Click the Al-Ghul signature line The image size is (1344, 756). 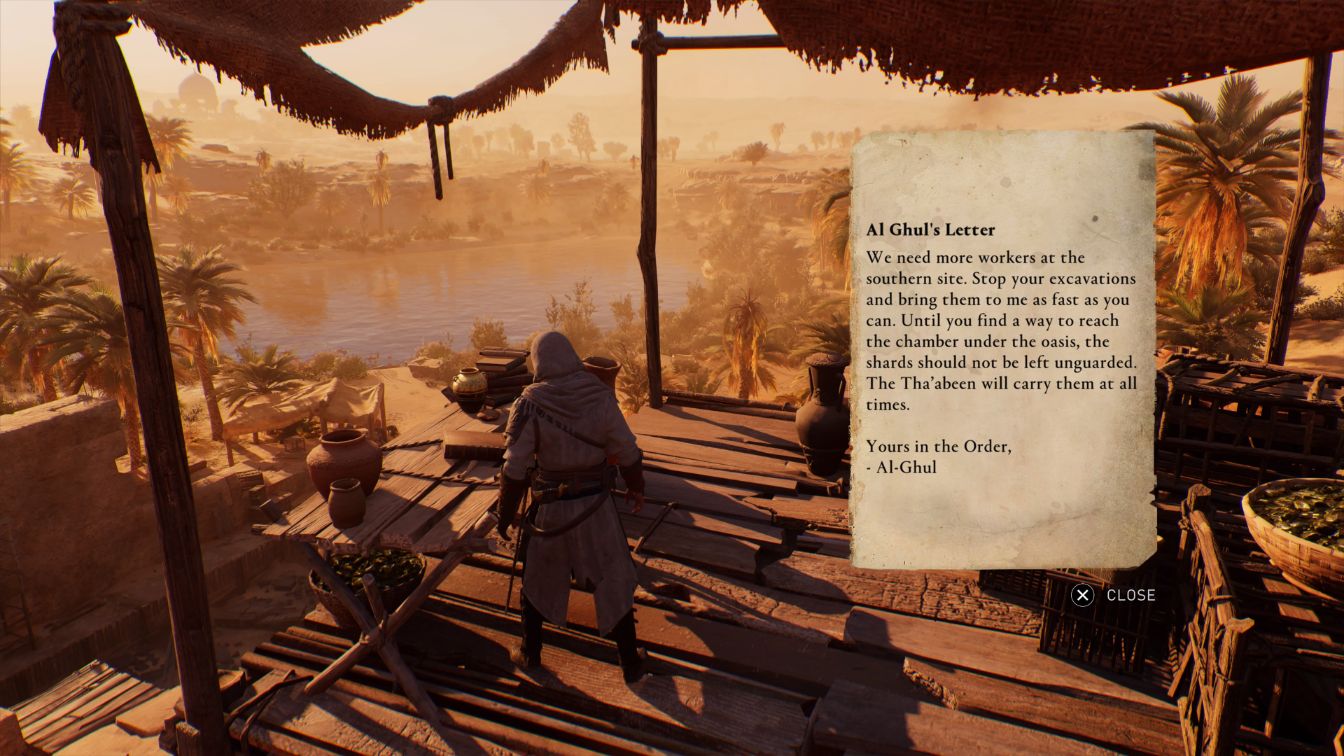(903, 466)
